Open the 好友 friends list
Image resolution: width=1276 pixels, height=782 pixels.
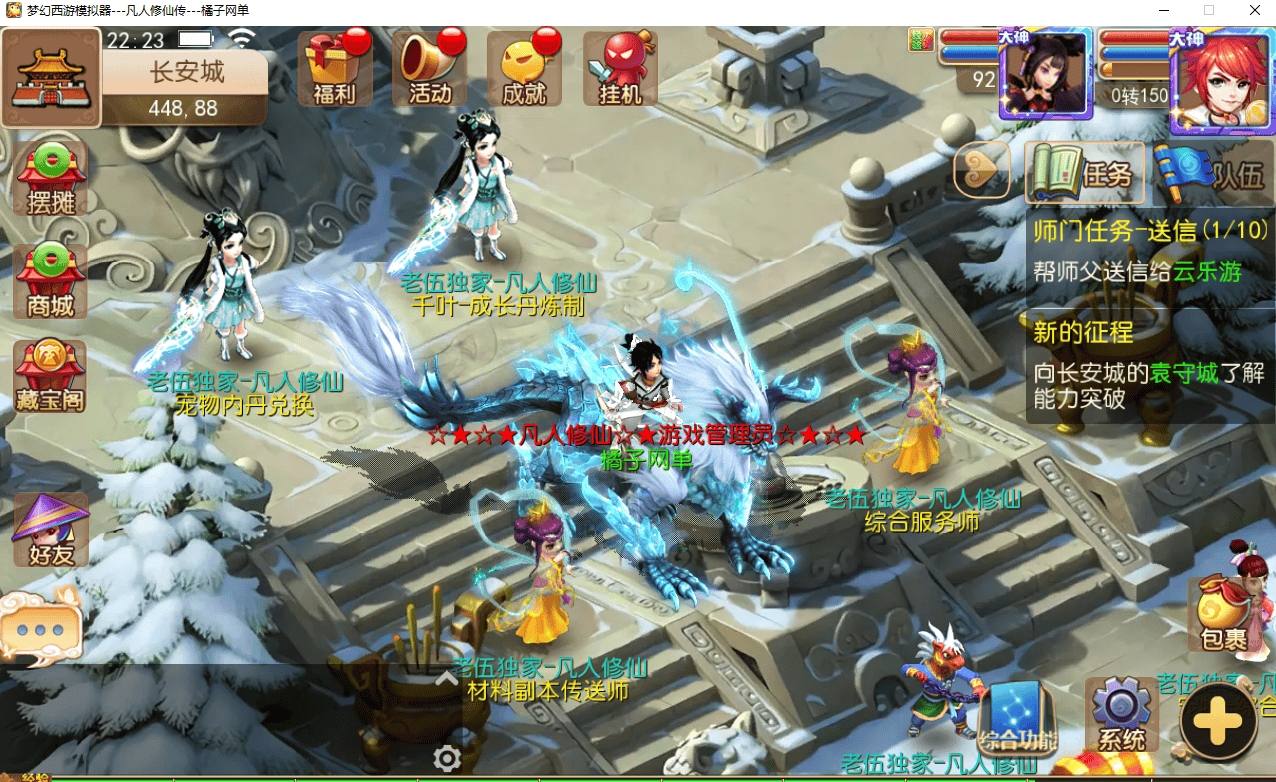50,531
